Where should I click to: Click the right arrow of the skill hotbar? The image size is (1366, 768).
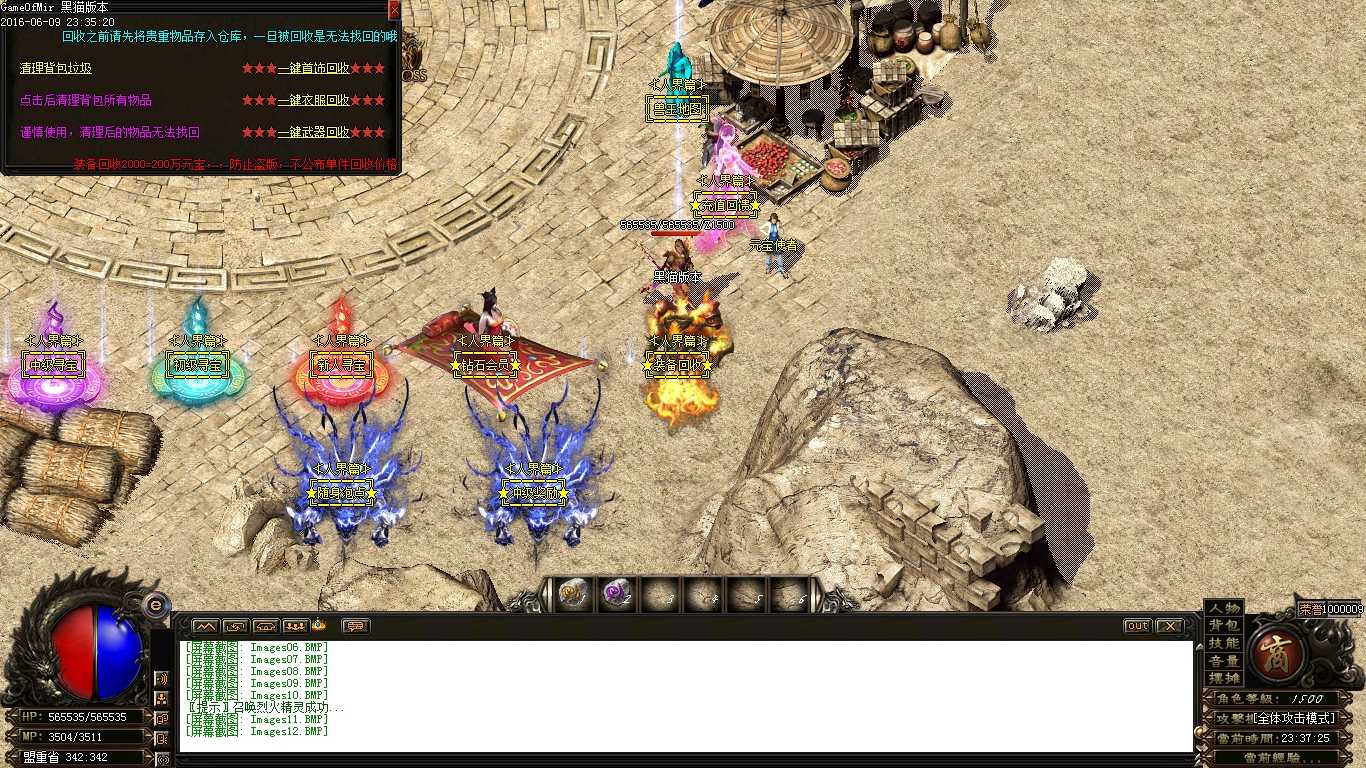pyautogui.click(x=816, y=594)
